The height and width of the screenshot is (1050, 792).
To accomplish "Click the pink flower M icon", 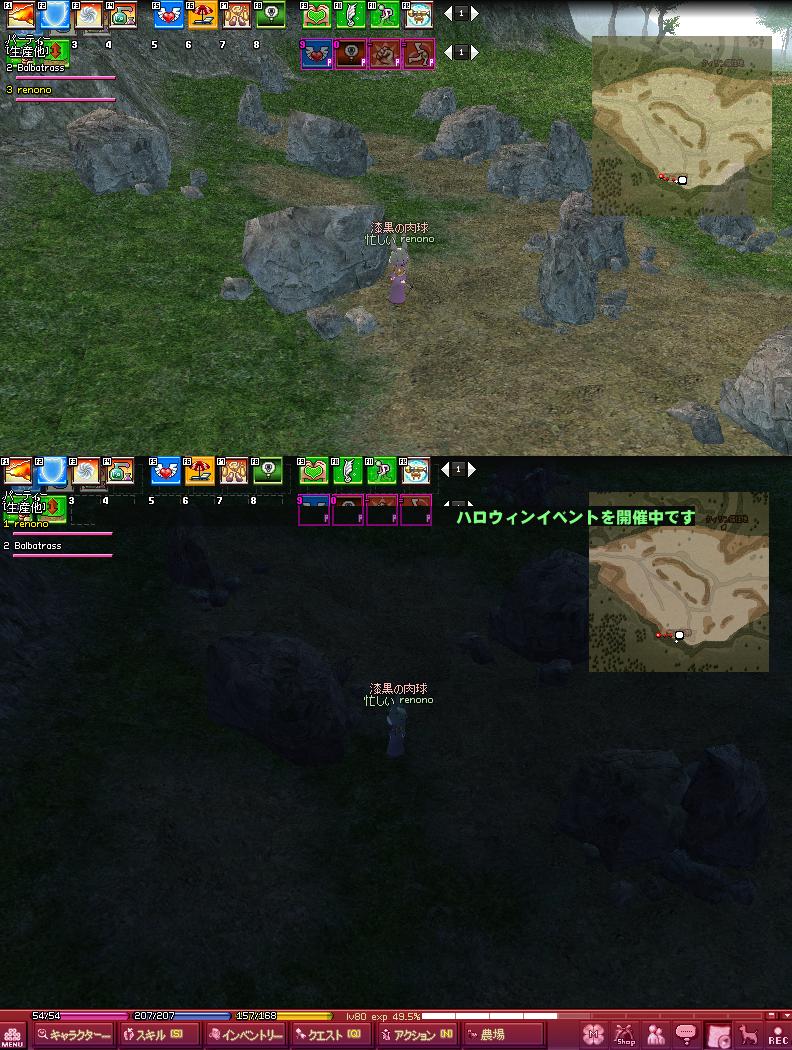I will click(594, 1035).
